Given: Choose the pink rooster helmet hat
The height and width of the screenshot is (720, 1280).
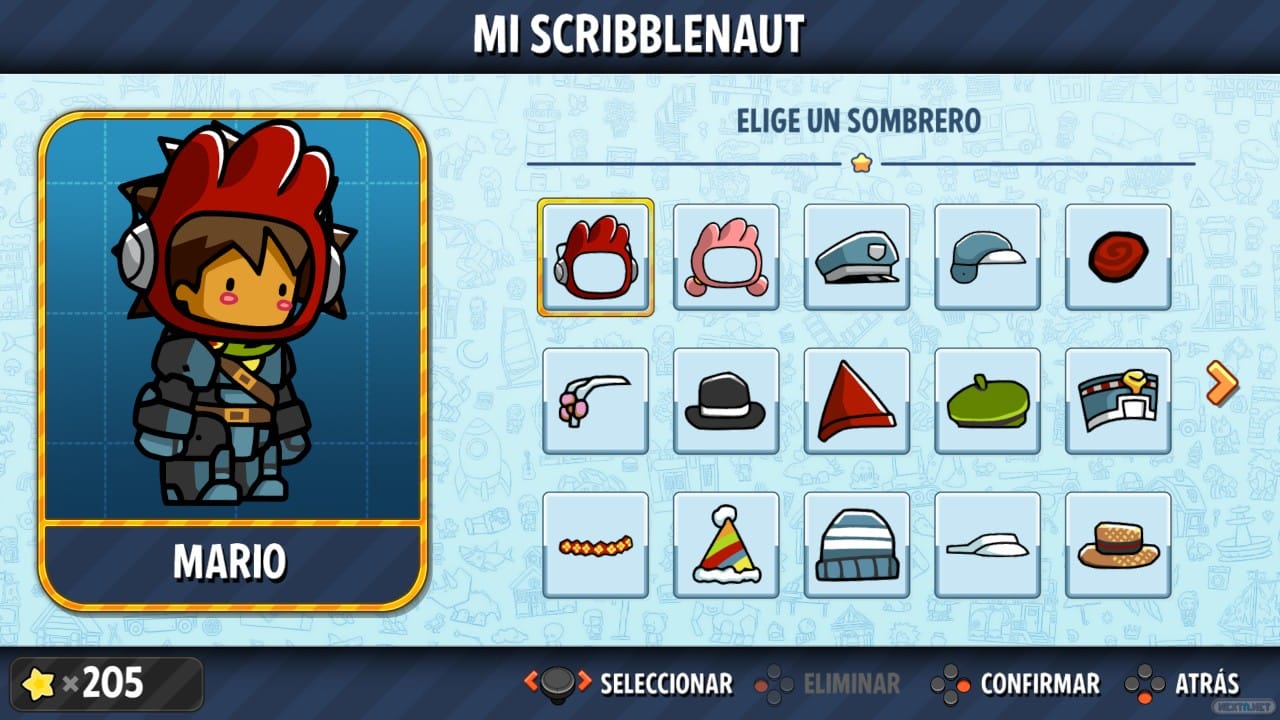Looking at the screenshot, I should [x=726, y=257].
